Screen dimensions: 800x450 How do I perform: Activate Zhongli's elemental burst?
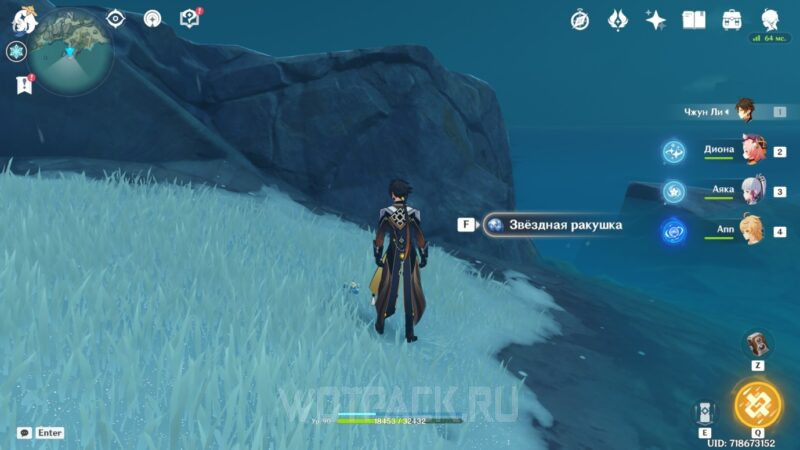pyautogui.click(x=758, y=402)
